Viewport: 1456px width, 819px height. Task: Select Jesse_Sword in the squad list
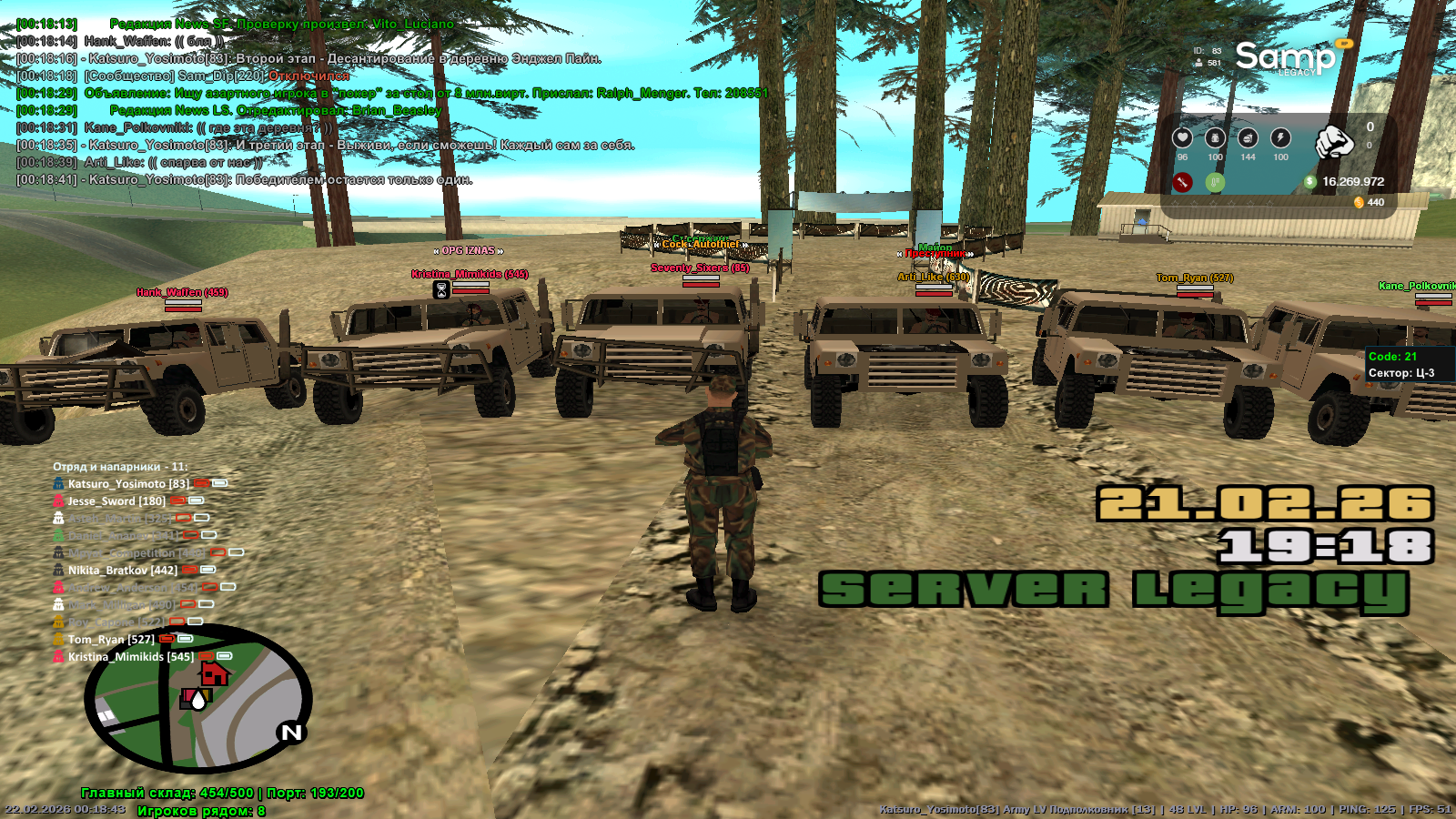(116, 501)
